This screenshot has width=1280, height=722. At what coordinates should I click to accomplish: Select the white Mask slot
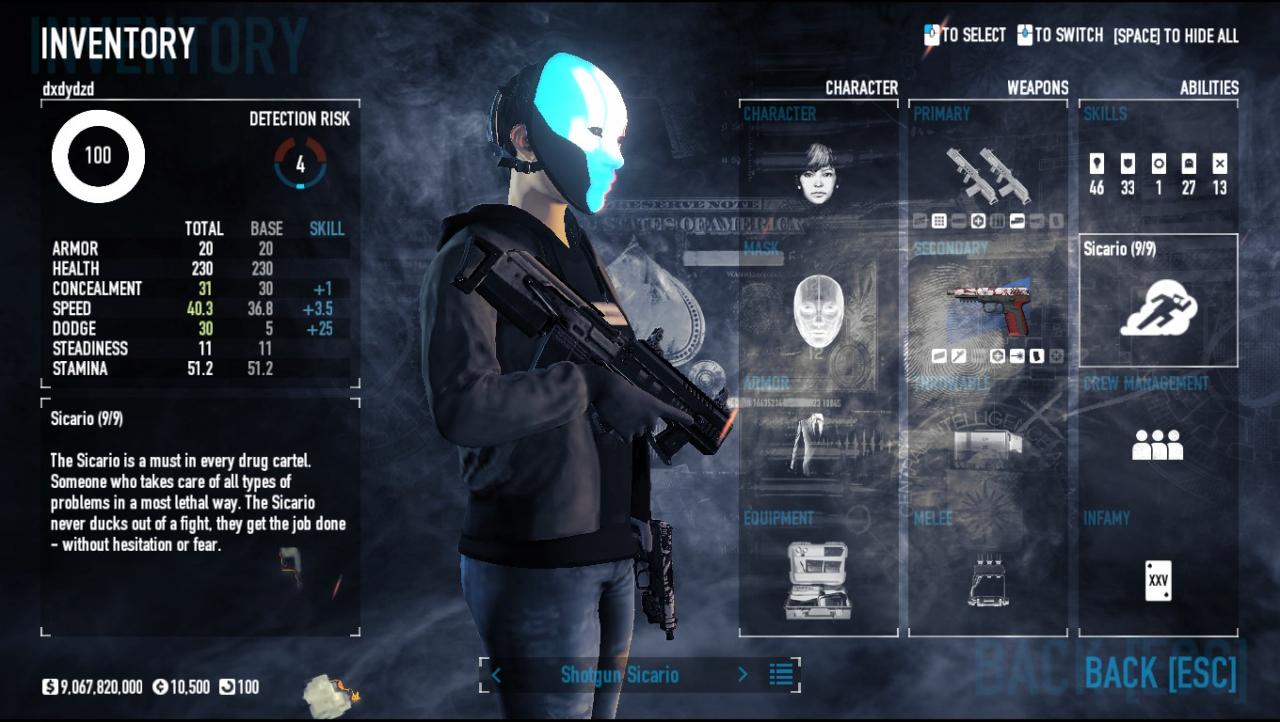[818, 310]
